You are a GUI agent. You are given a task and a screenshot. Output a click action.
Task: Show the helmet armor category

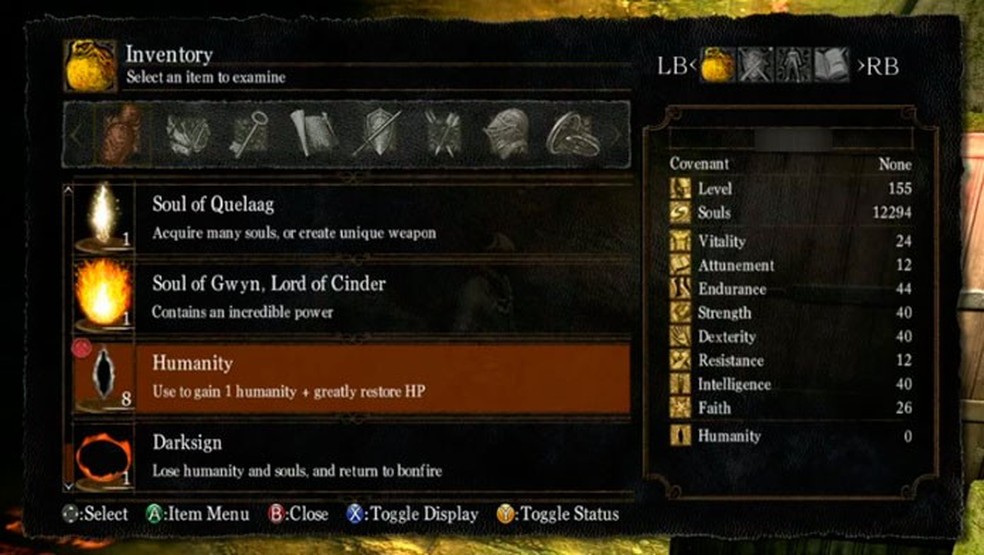tap(506, 132)
